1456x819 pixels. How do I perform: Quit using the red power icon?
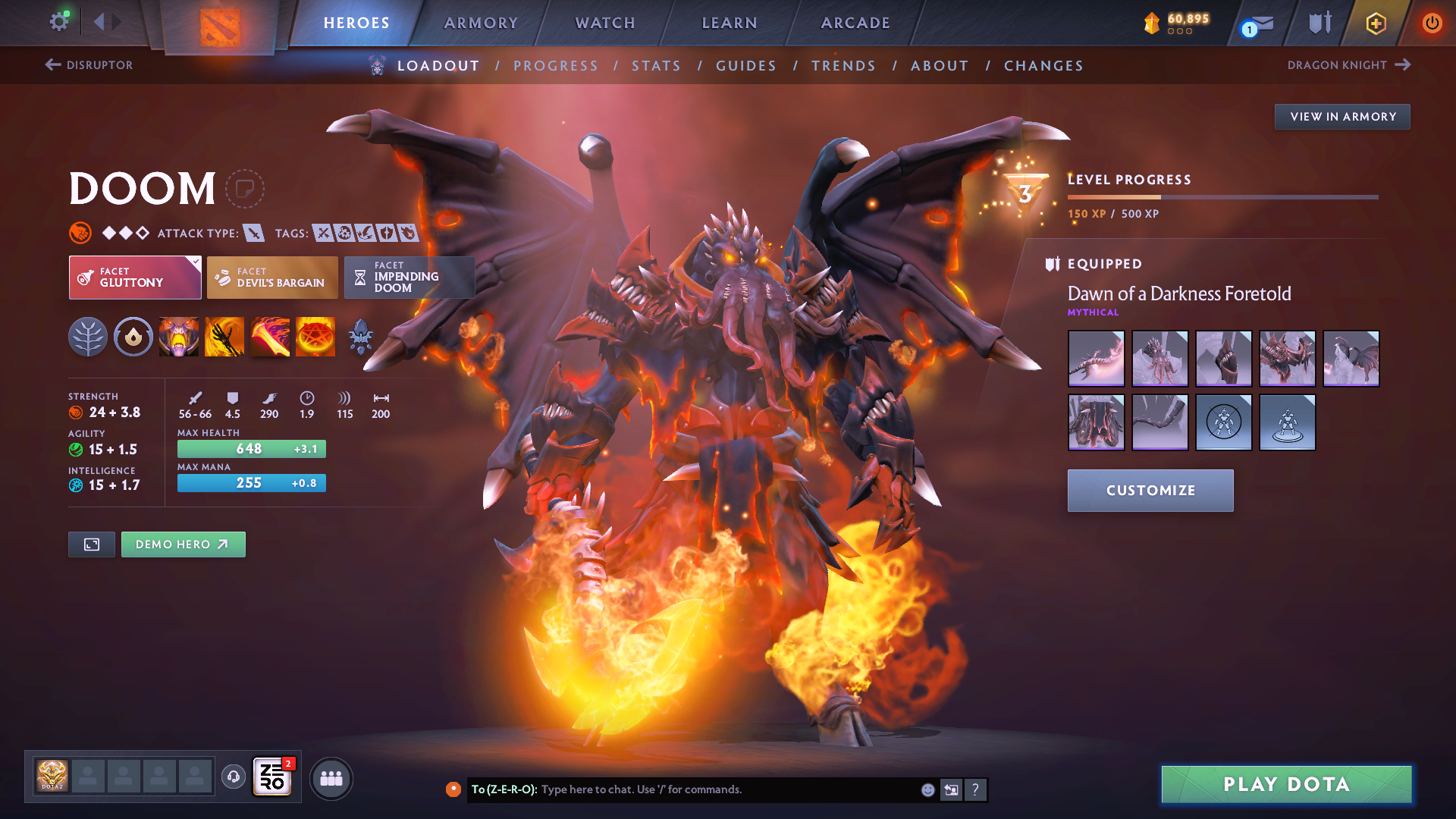[x=1432, y=23]
